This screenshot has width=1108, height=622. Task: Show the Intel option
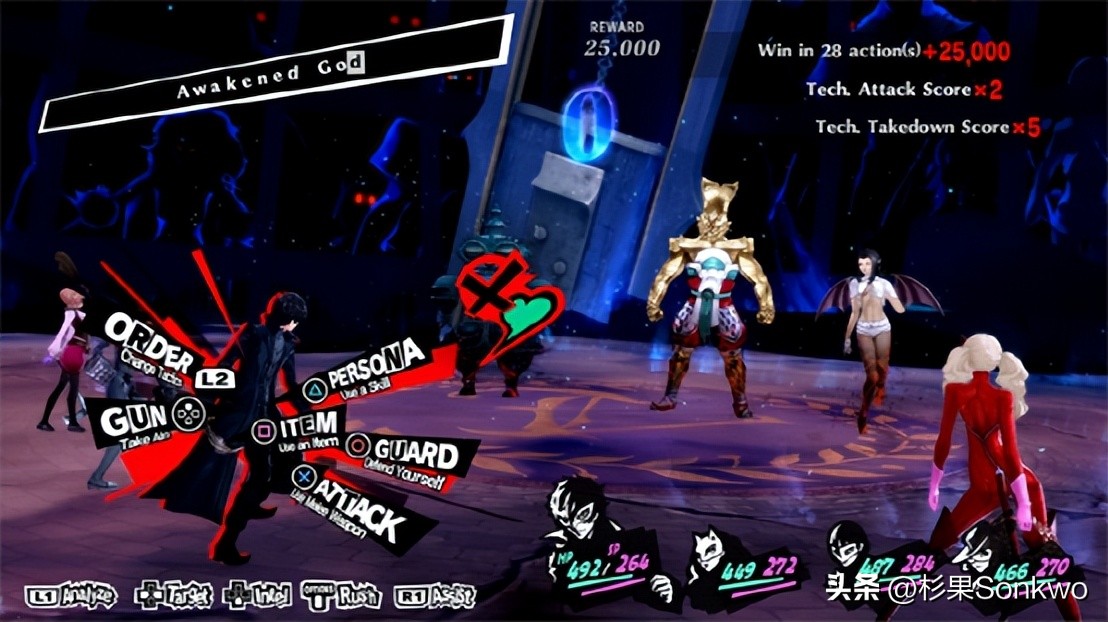pyautogui.click(x=259, y=596)
